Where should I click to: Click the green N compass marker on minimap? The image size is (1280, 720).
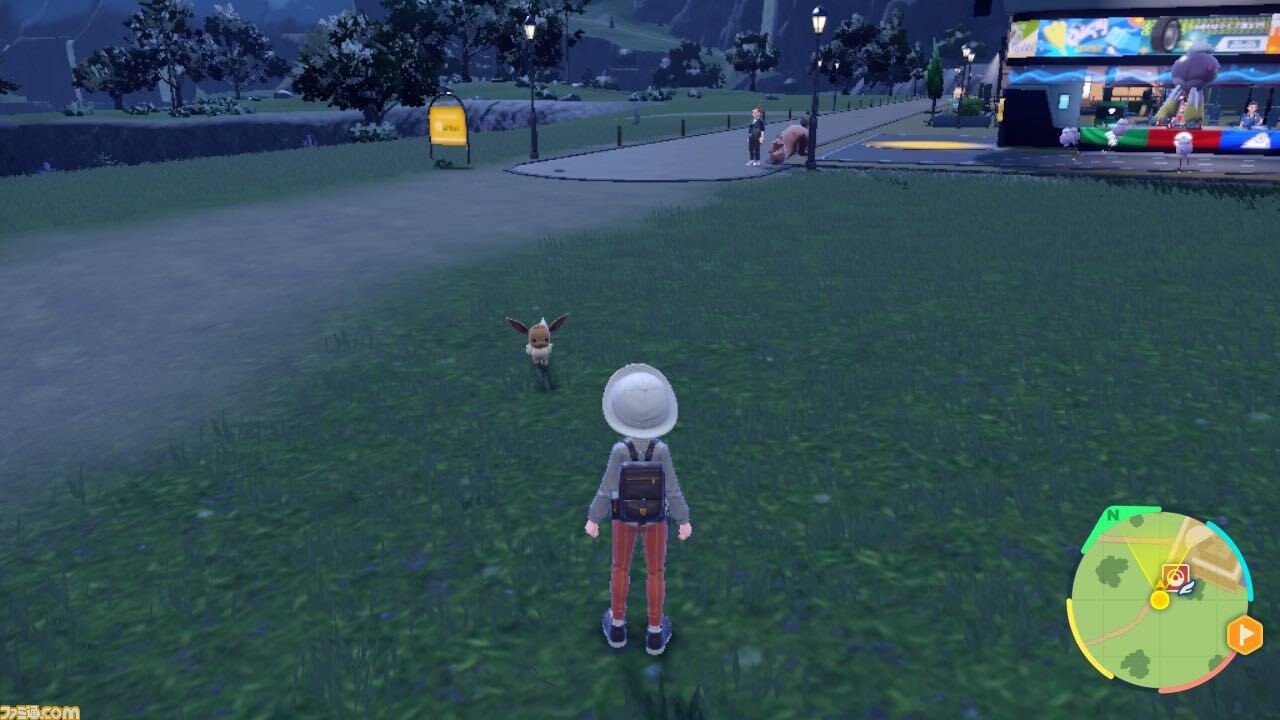pyautogui.click(x=1114, y=514)
